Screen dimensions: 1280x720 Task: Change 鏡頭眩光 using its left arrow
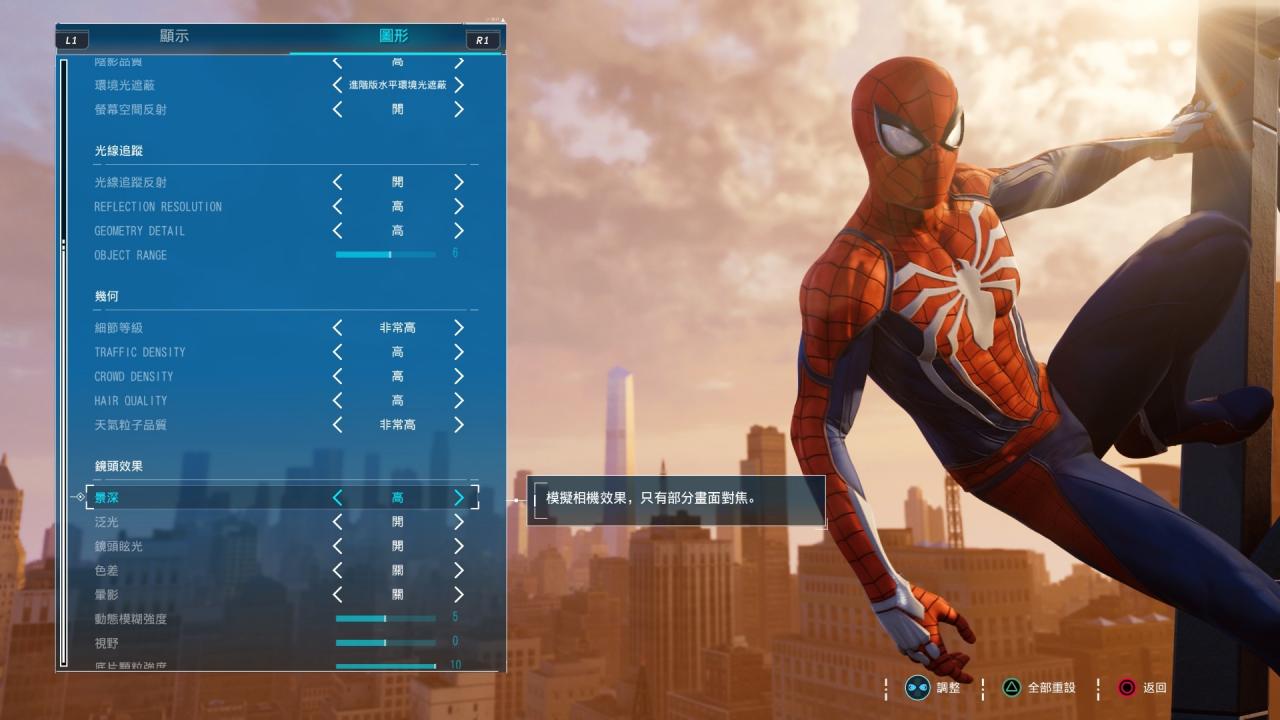(338, 546)
